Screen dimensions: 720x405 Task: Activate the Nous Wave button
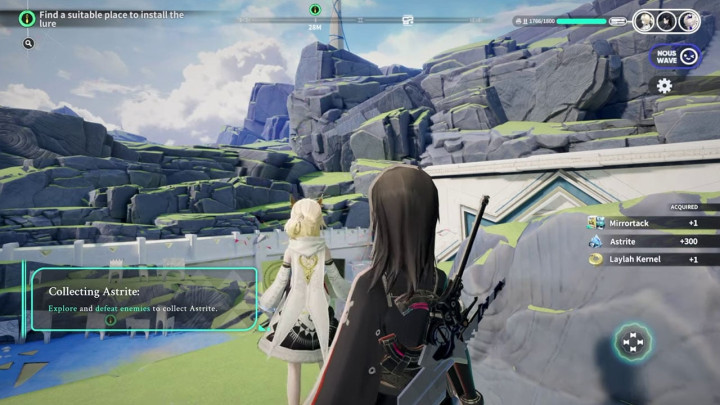(x=675, y=56)
